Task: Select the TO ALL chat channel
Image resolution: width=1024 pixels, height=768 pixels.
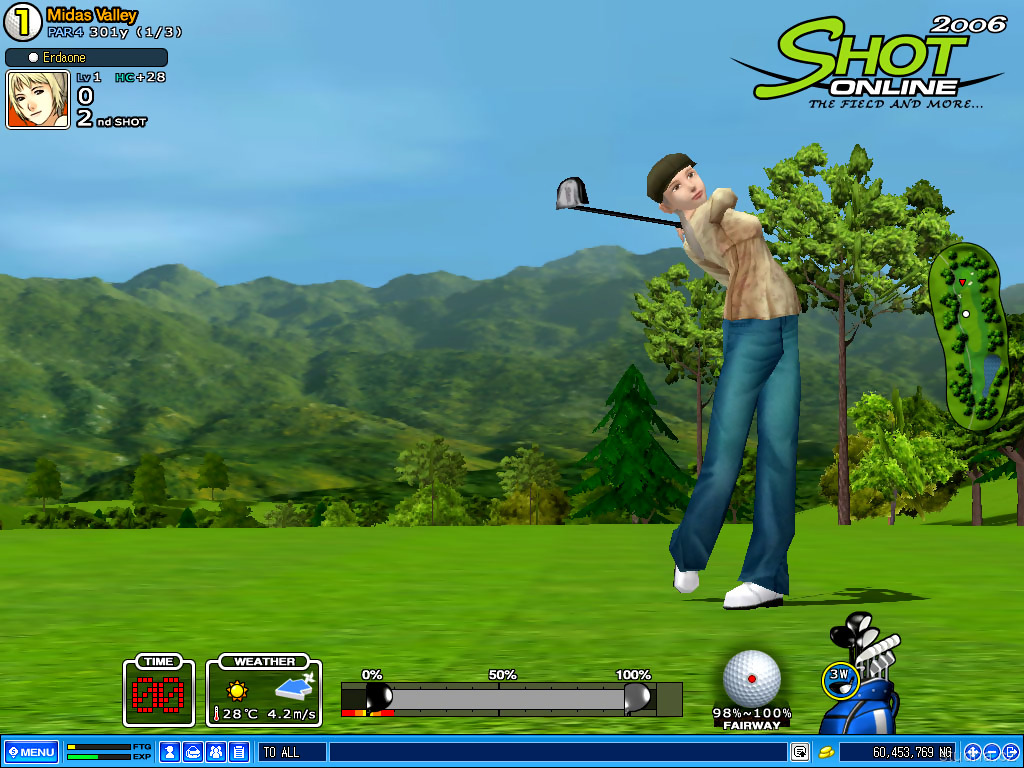Action: [x=291, y=752]
